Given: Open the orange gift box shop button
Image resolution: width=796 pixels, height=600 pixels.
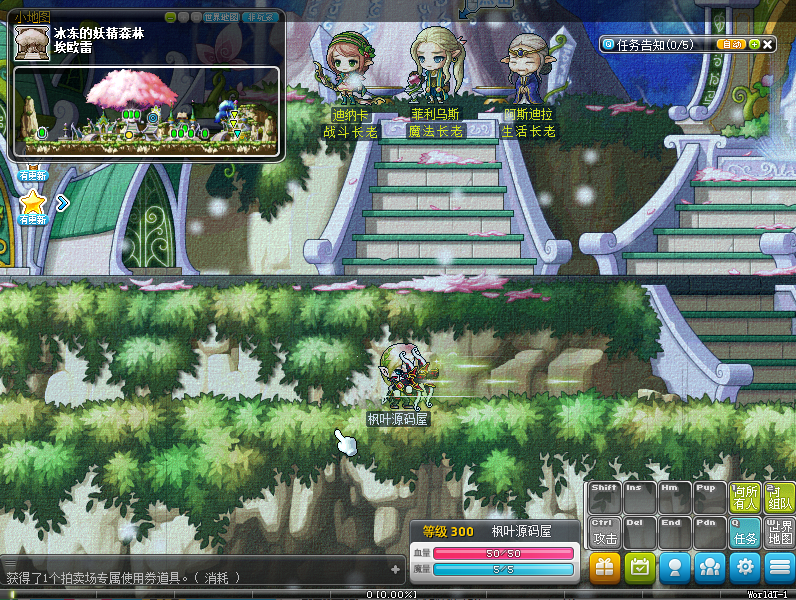Looking at the screenshot, I should point(604,568).
